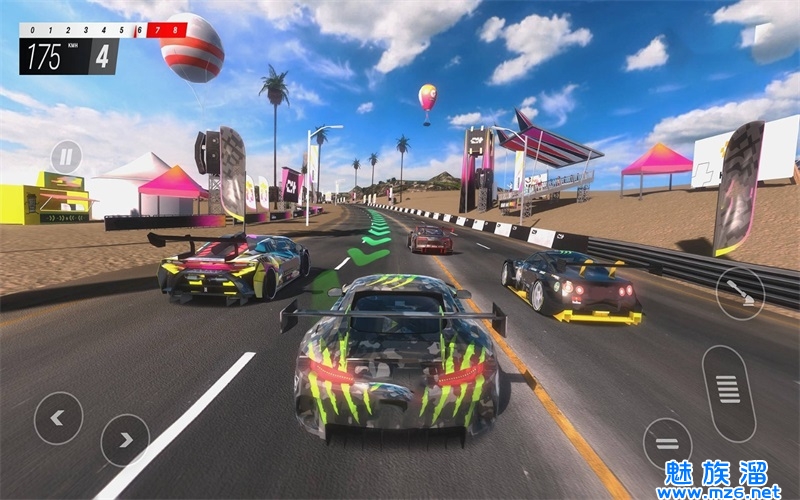Steer left with the left arrow button

(58, 417)
